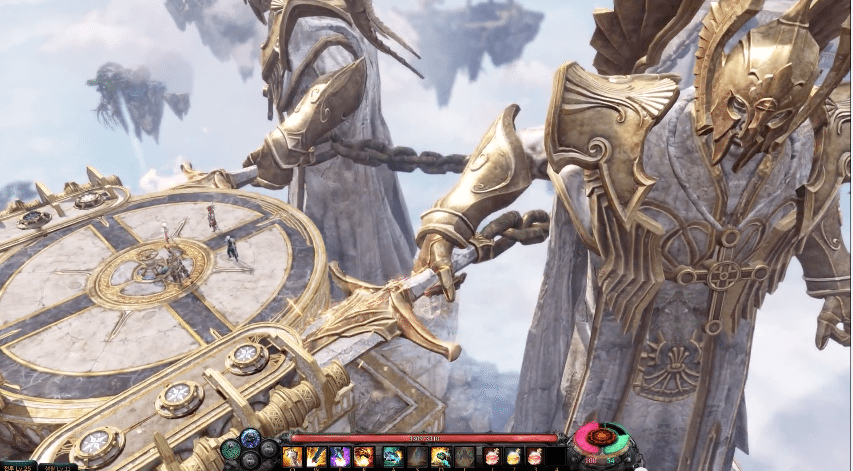Open the combat Lv.25 level tab
Screen dimensions: 853x471
[x=18, y=466]
